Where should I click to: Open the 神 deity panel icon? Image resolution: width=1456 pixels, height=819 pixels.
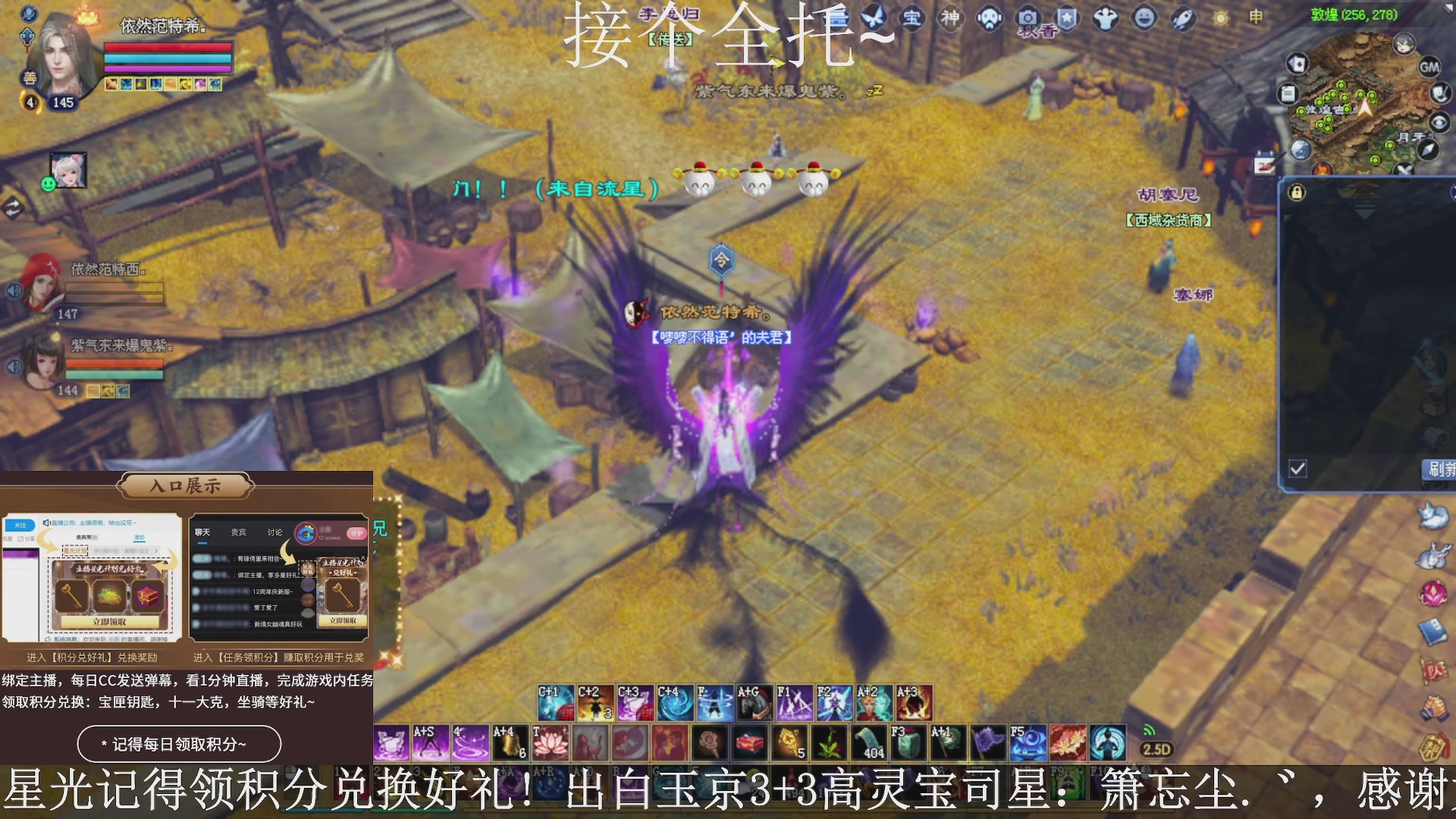tap(949, 17)
